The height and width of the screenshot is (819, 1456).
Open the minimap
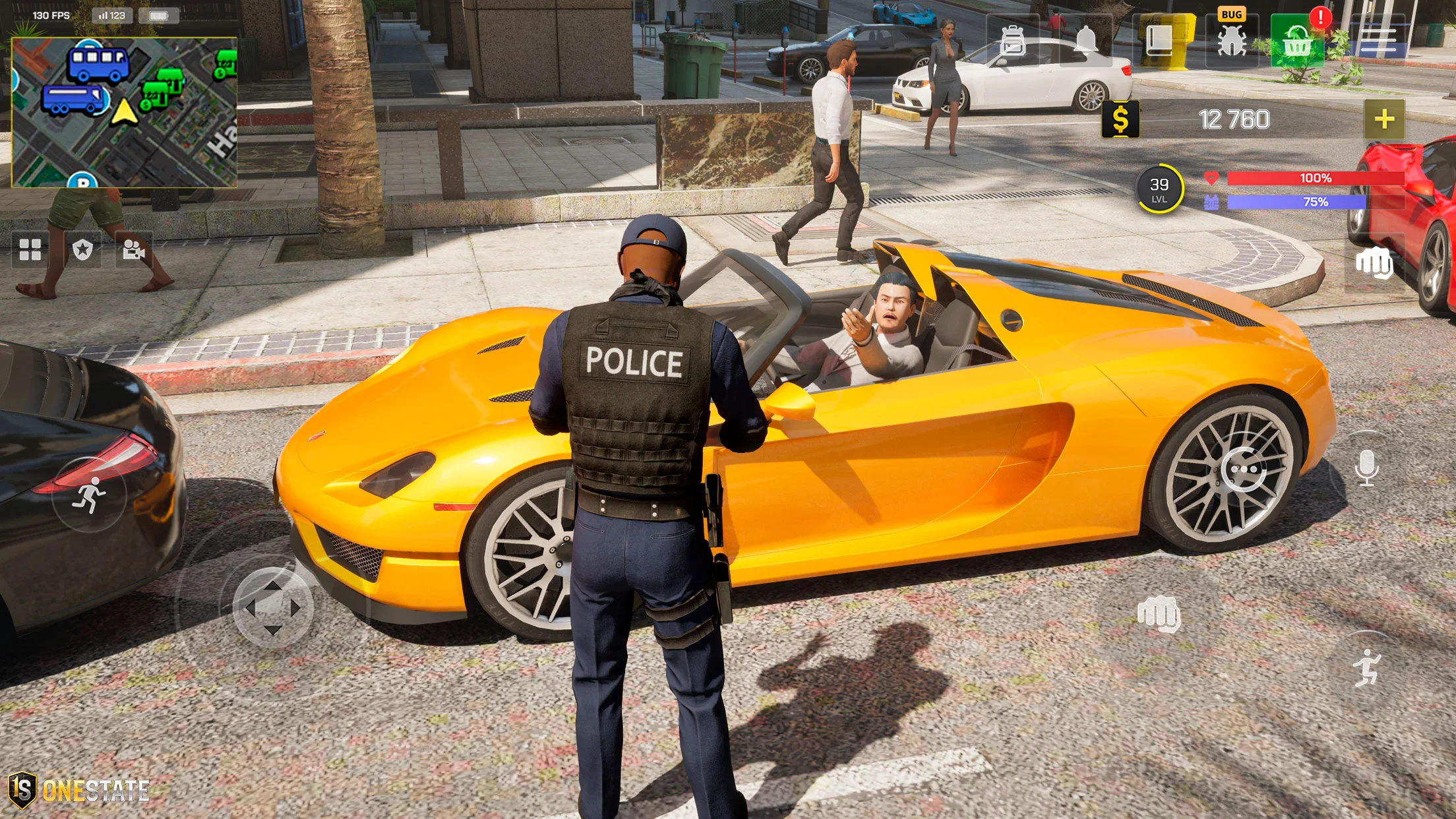124,112
